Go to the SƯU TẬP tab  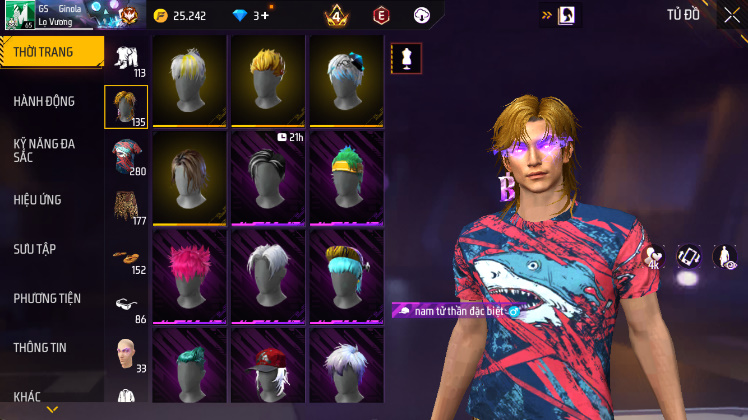coord(34,249)
